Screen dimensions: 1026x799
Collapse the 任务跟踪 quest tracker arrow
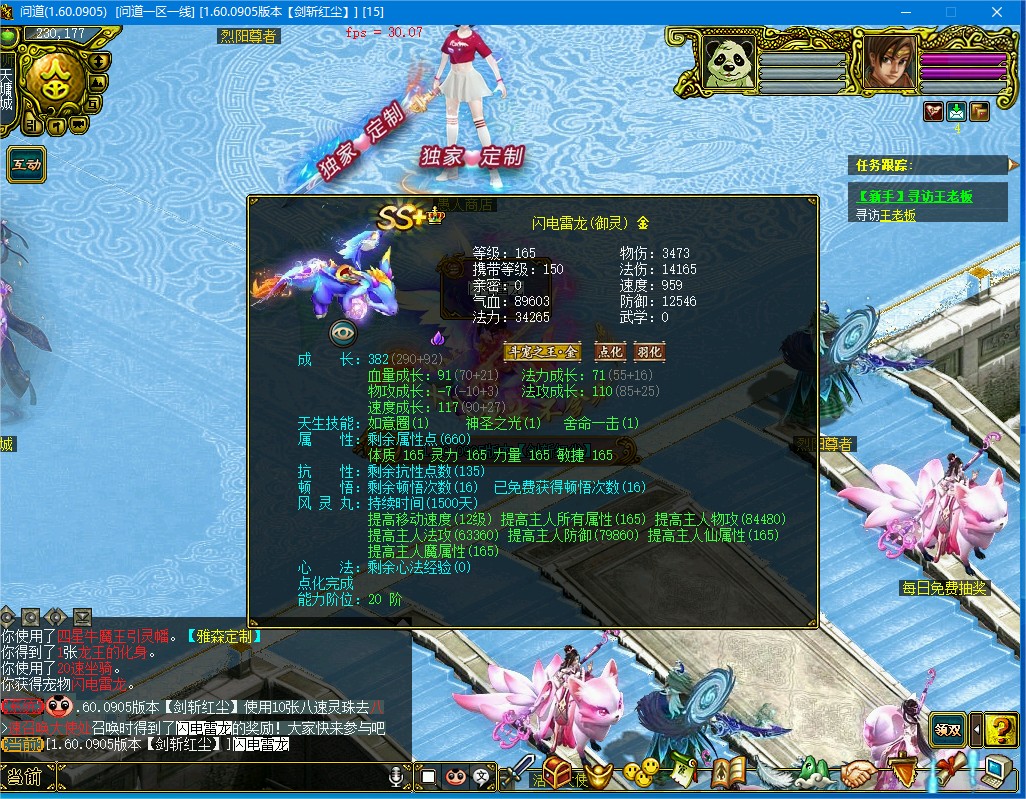coord(1013,164)
